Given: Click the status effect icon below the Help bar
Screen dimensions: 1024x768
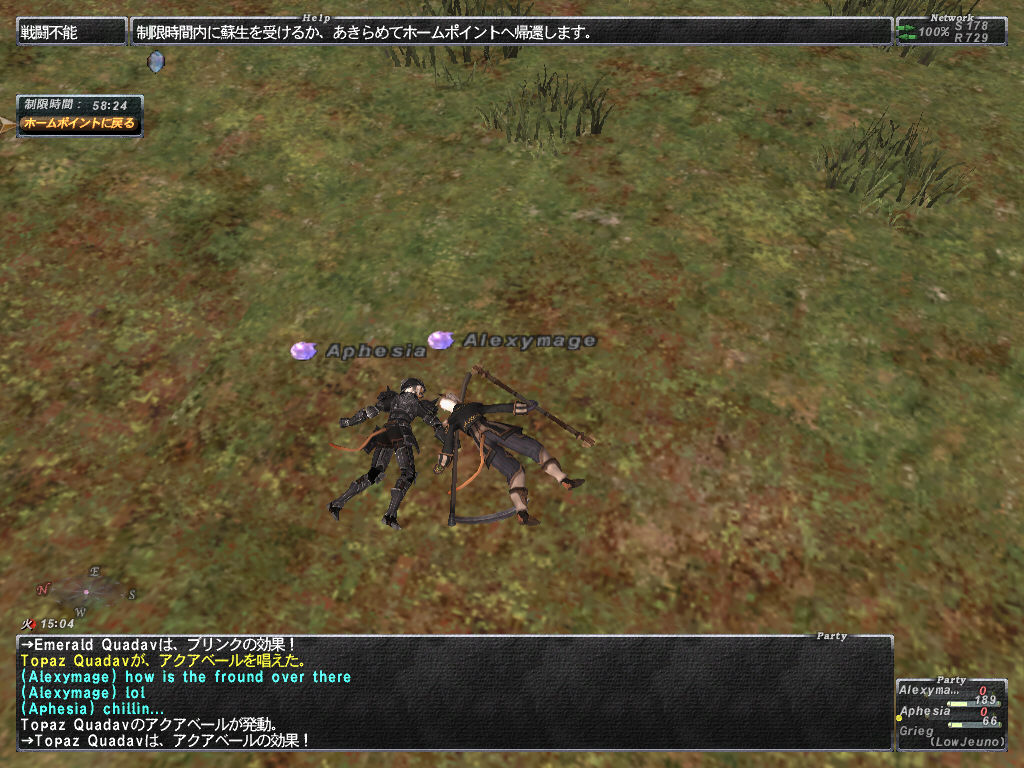Looking at the screenshot, I should pos(155,62).
